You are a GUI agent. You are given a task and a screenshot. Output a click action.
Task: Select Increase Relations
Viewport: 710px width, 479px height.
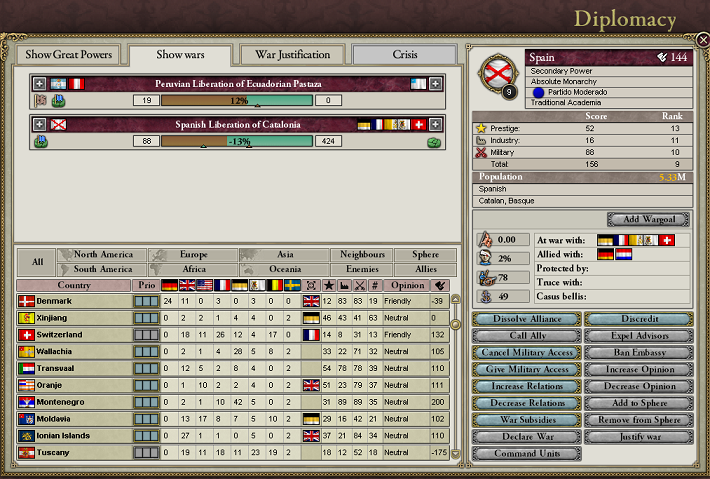click(x=525, y=386)
